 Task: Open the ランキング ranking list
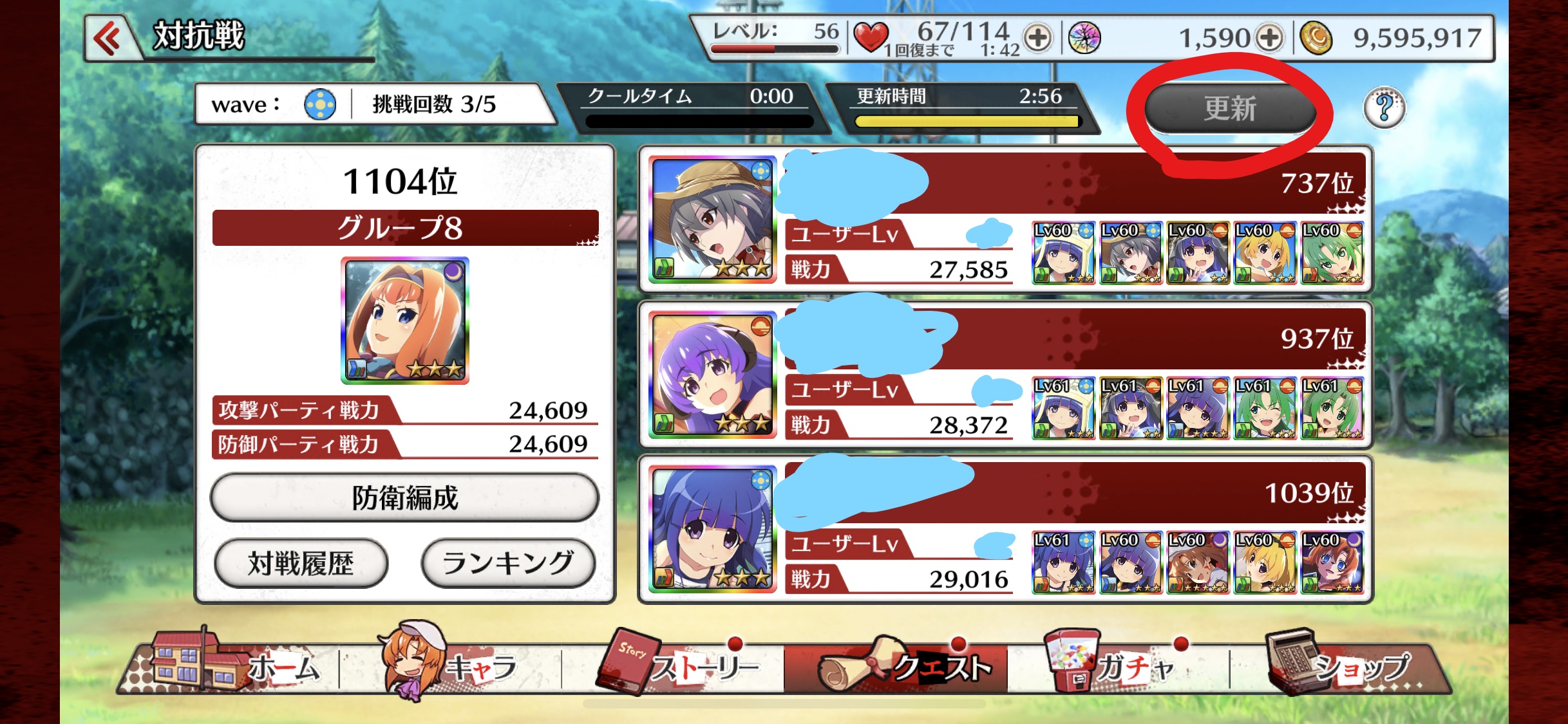coord(507,564)
